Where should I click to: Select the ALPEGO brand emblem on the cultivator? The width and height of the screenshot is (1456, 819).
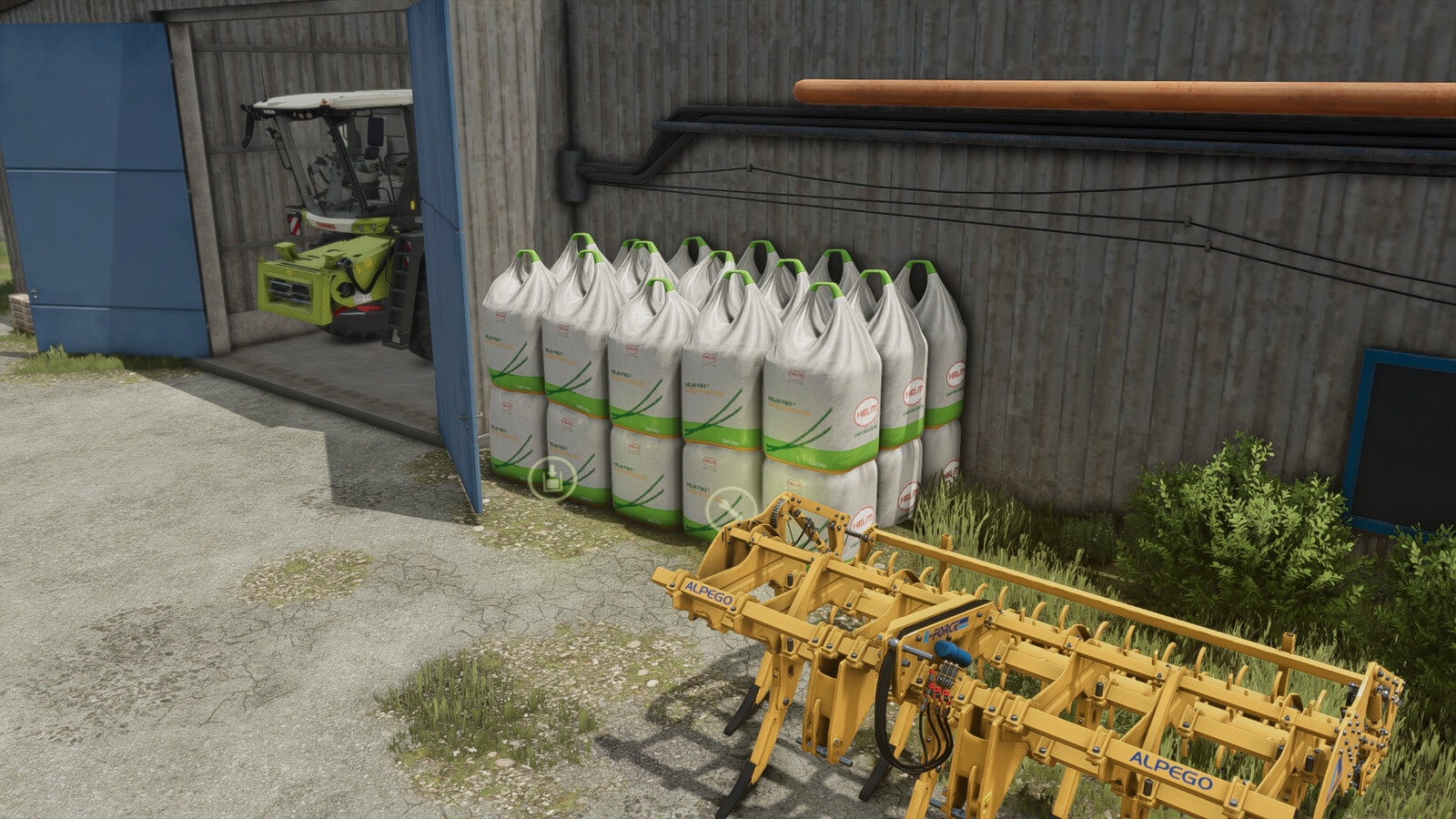click(711, 593)
